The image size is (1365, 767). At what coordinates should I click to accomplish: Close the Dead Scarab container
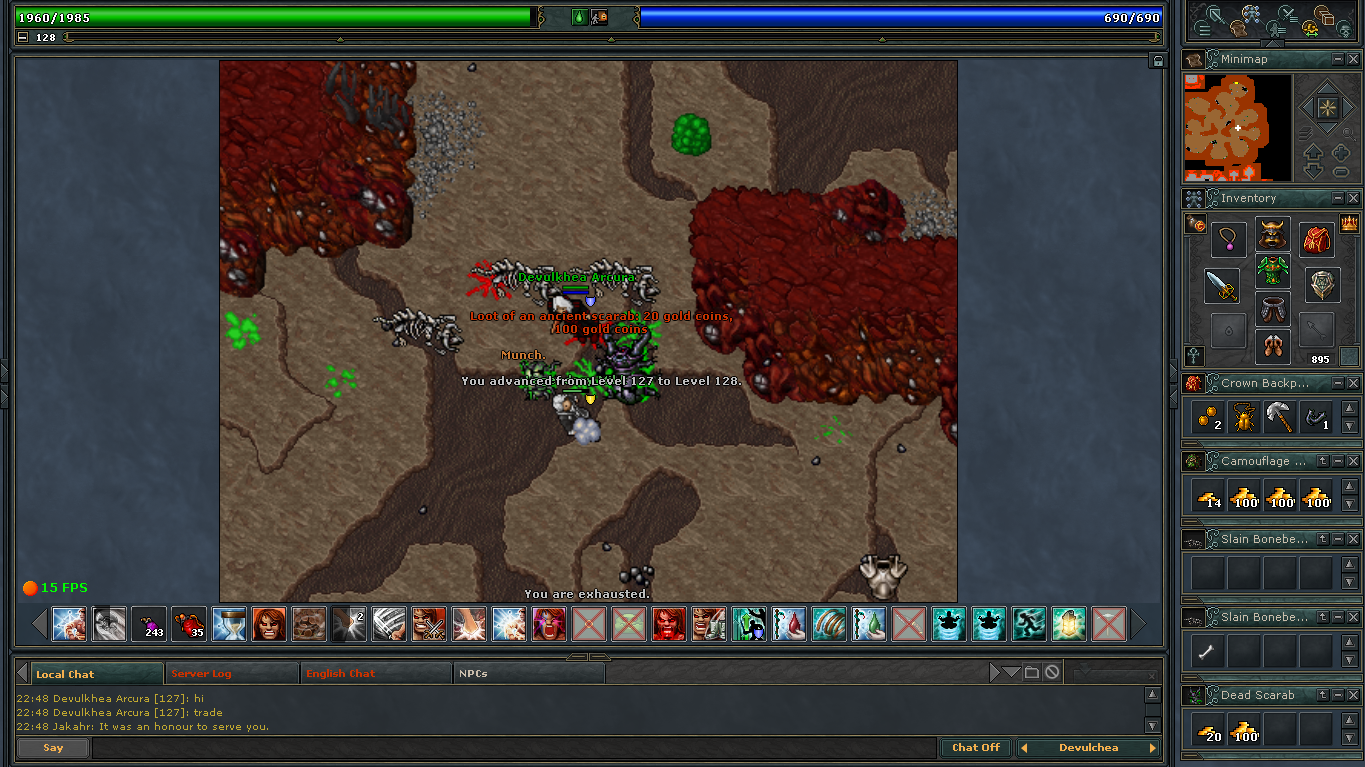coord(1353,695)
